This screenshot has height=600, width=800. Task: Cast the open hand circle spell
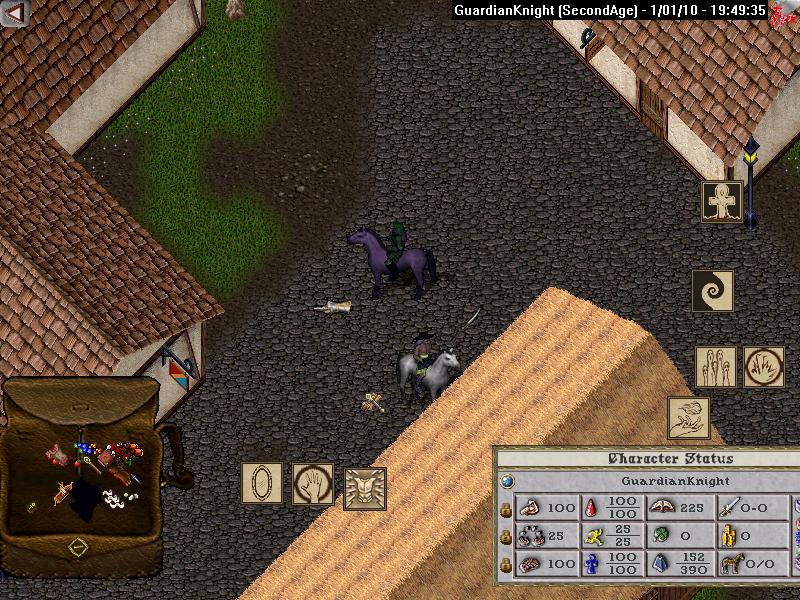313,483
